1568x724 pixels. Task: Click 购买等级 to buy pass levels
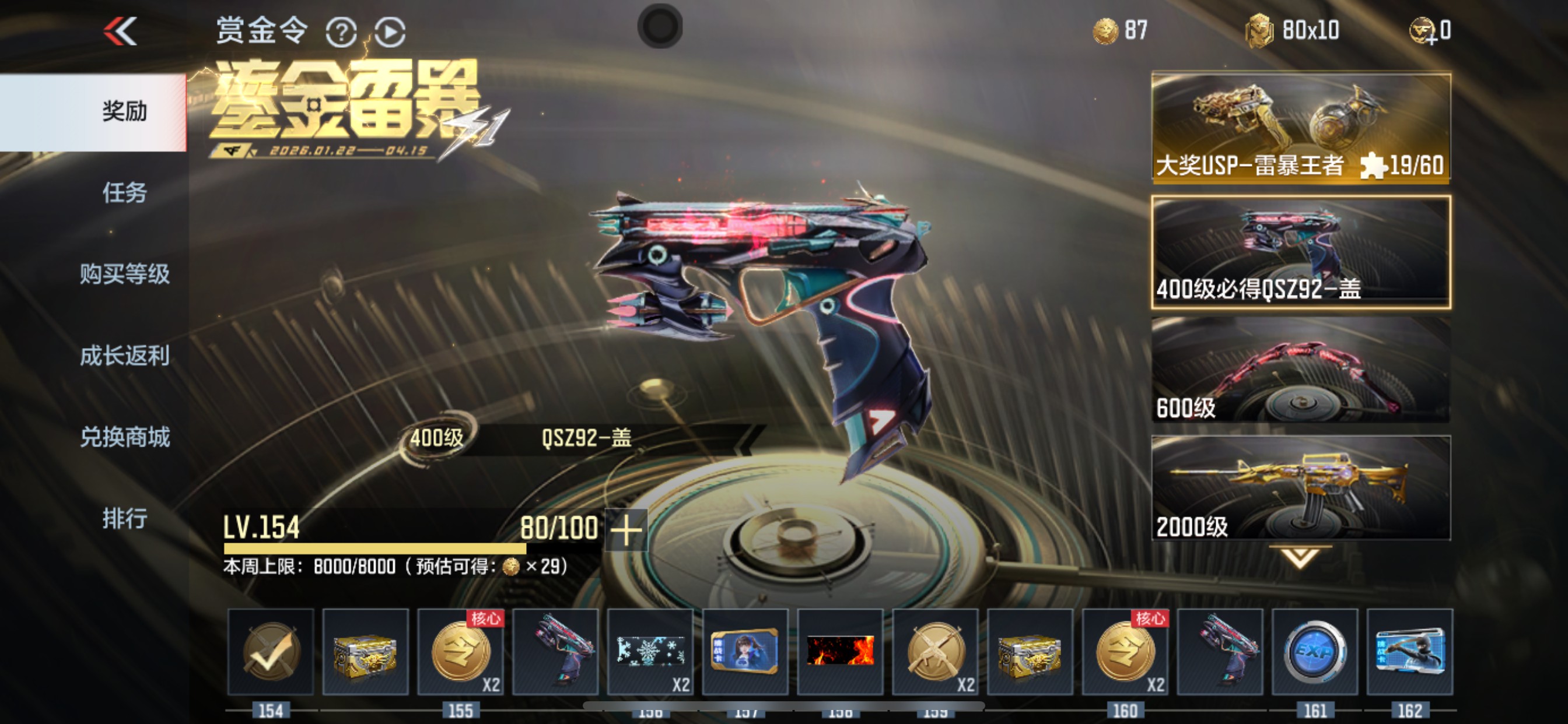[x=125, y=274]
